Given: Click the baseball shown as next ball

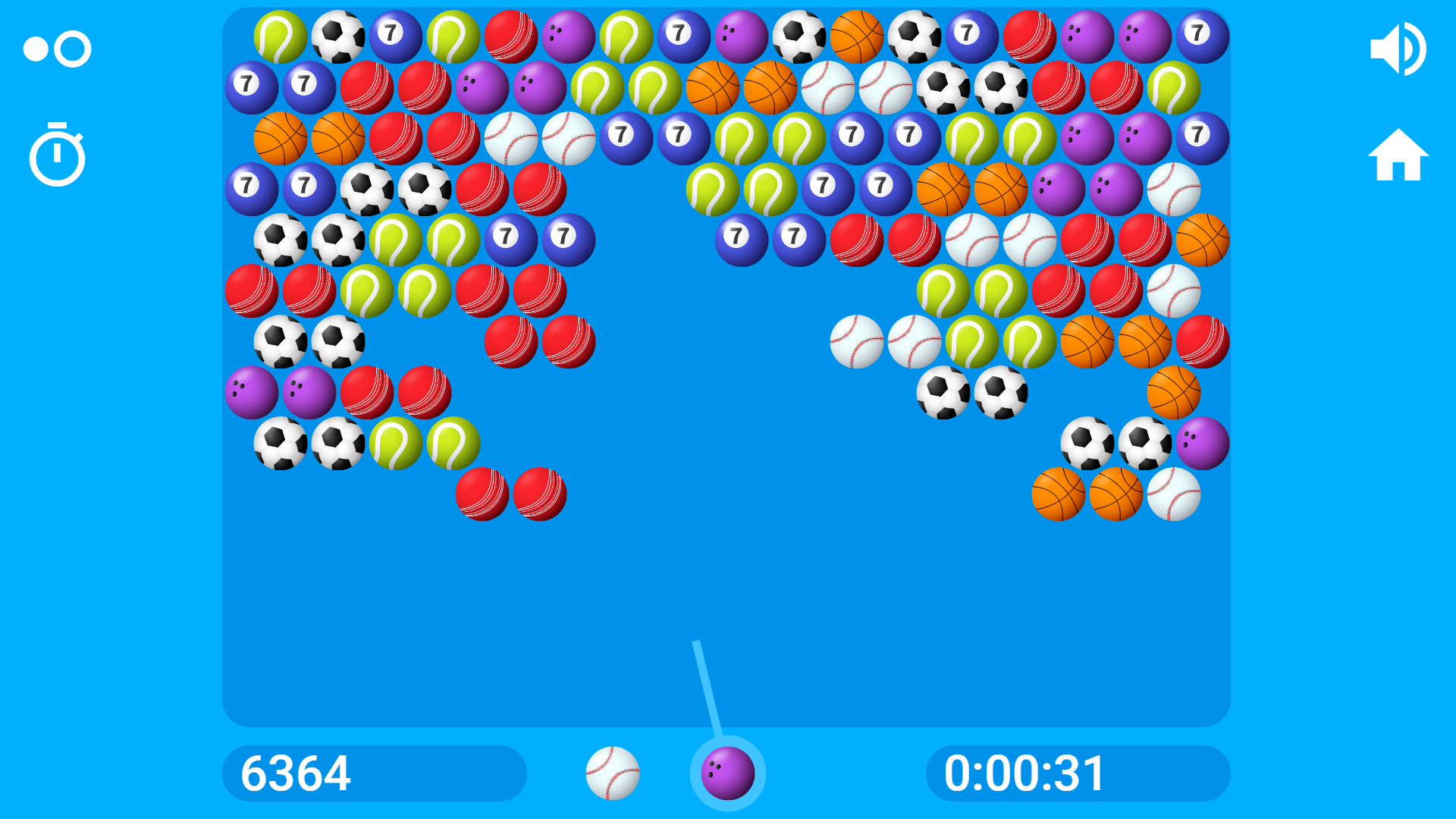Looking at the screenshot, I should coord(614,773).
